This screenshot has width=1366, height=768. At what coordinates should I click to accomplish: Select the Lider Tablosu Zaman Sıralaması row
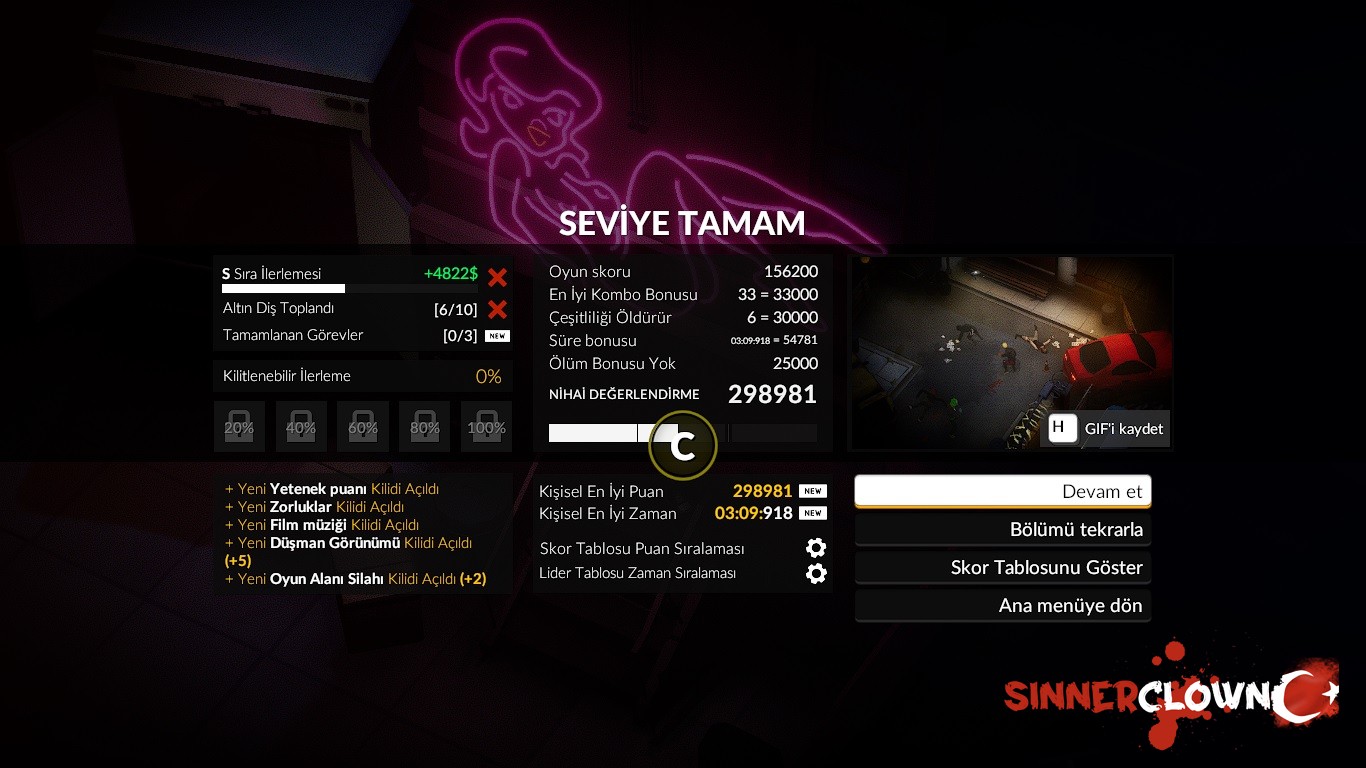[x=682, y=573]
